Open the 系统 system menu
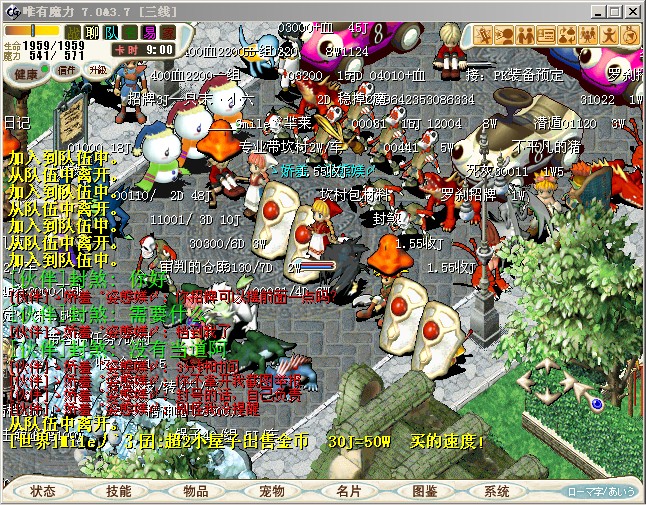The width and height of the screenshot is (646, 505). (x=497, y=491)
